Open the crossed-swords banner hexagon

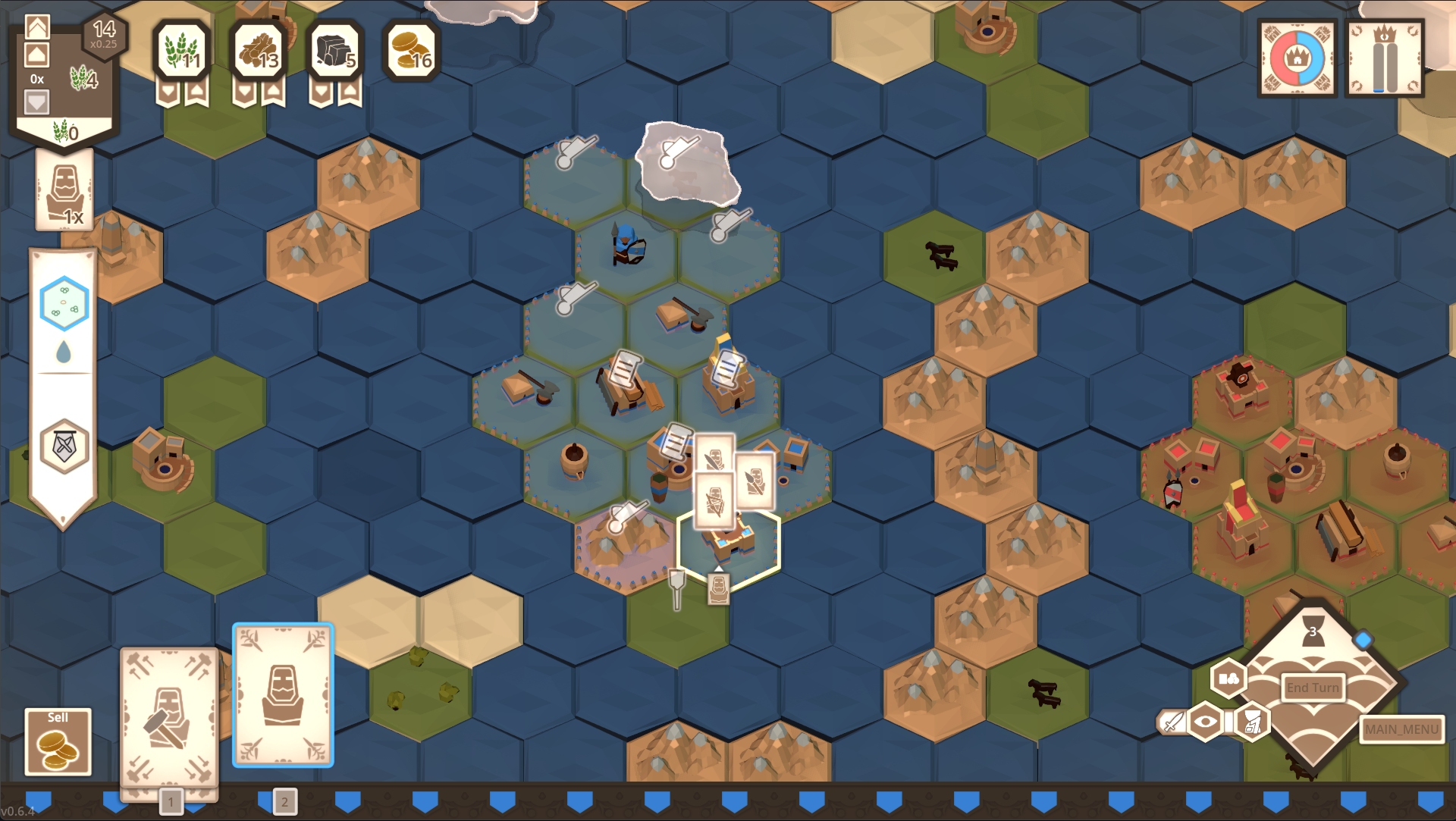click(x=64, y=446)
